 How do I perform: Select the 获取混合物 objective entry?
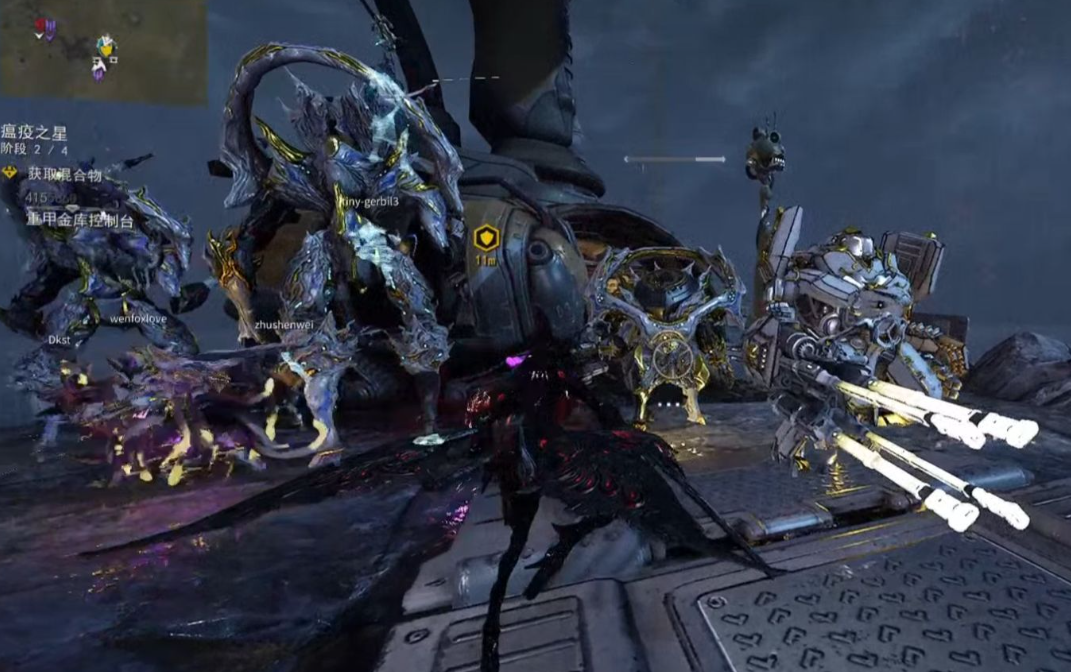tap(63, 174)
